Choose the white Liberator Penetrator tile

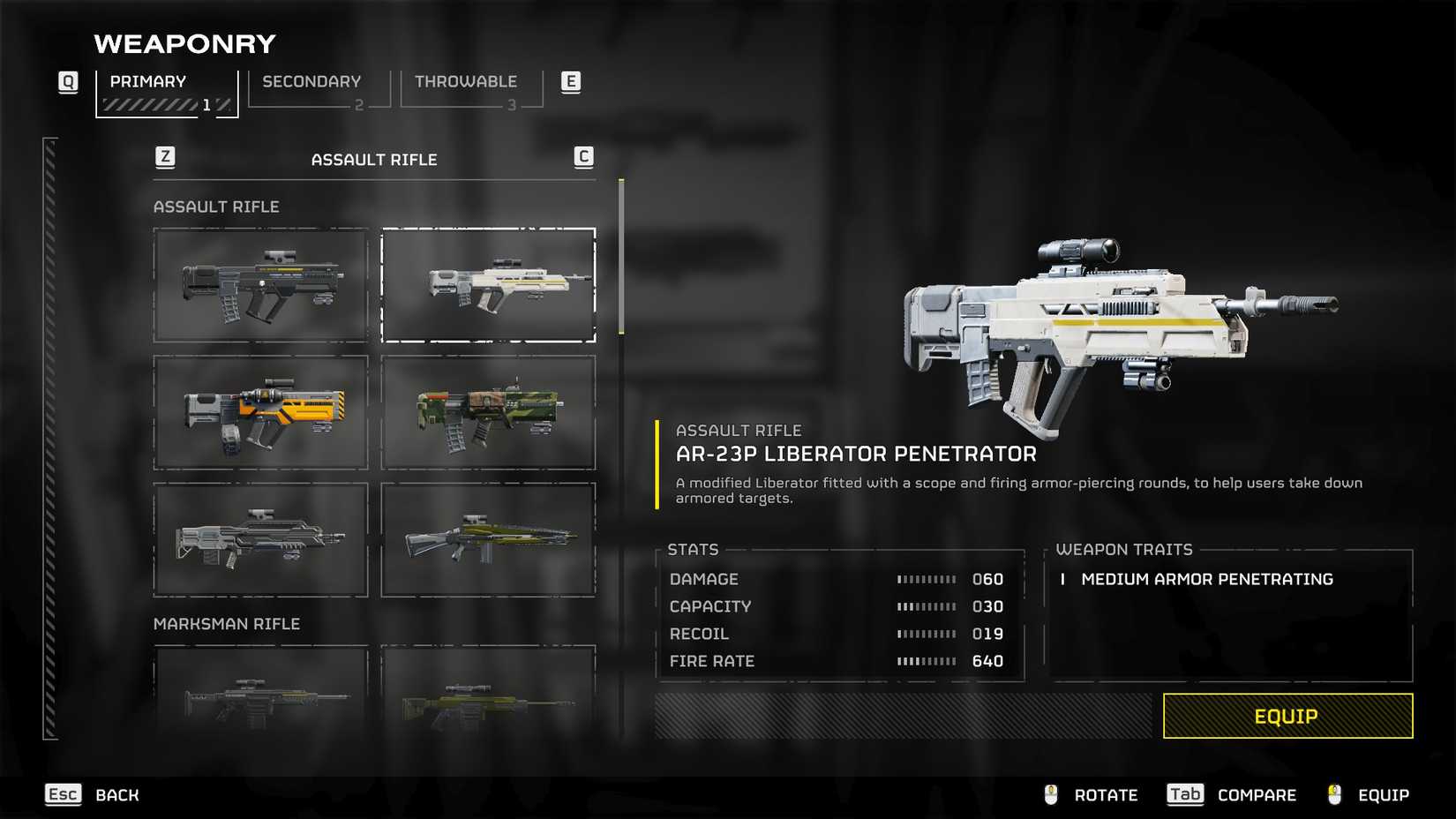pos(488,285)
